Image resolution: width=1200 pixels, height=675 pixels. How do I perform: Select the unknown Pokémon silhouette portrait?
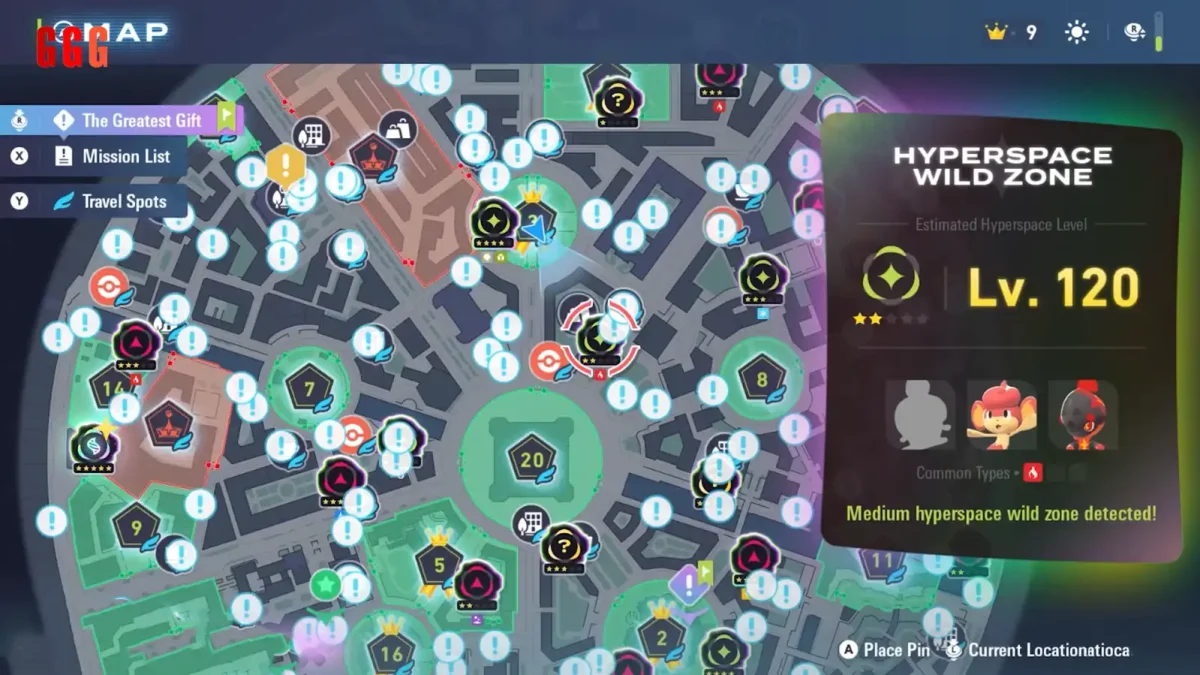click(x=920, y=415)
